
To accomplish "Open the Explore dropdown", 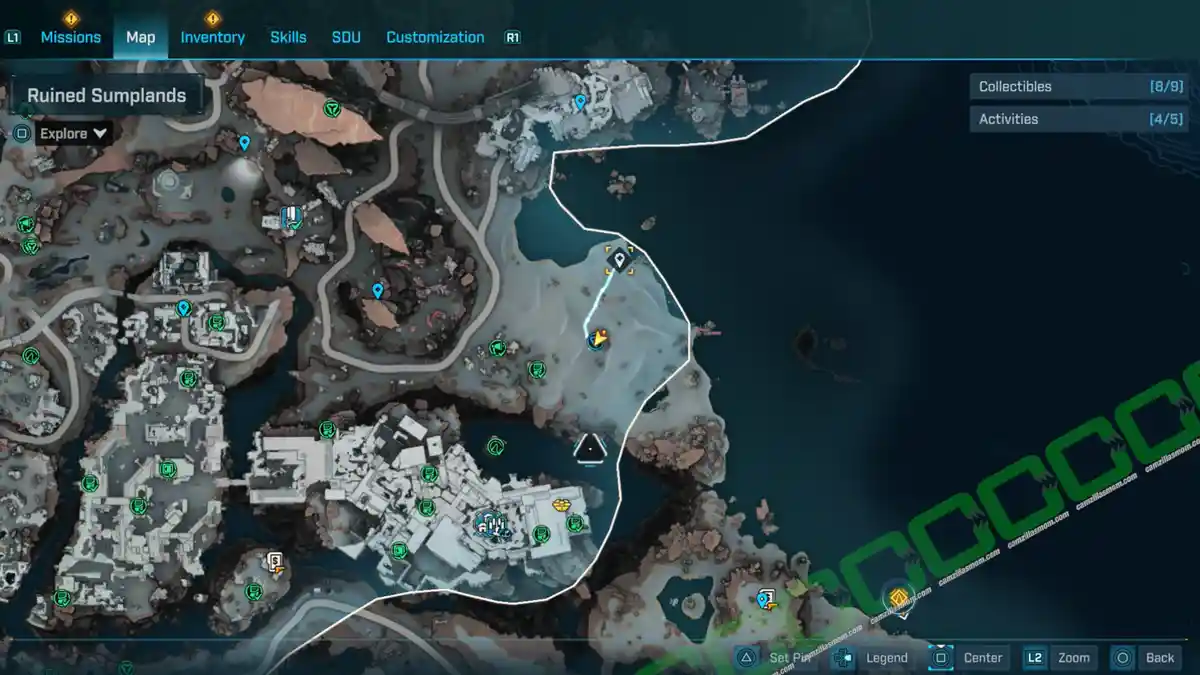I will 73,133.
